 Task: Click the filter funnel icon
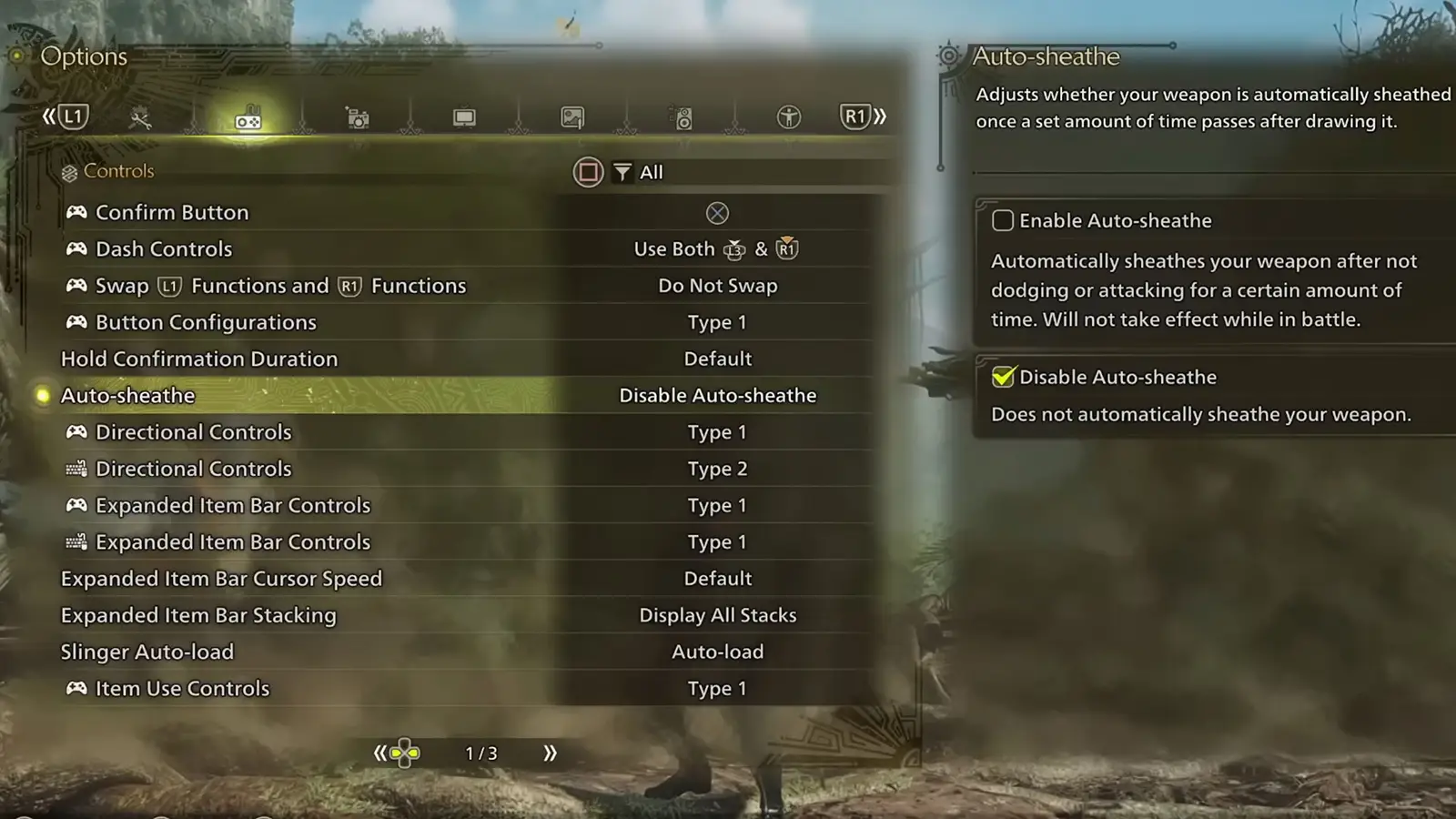[x=622, y=172]
